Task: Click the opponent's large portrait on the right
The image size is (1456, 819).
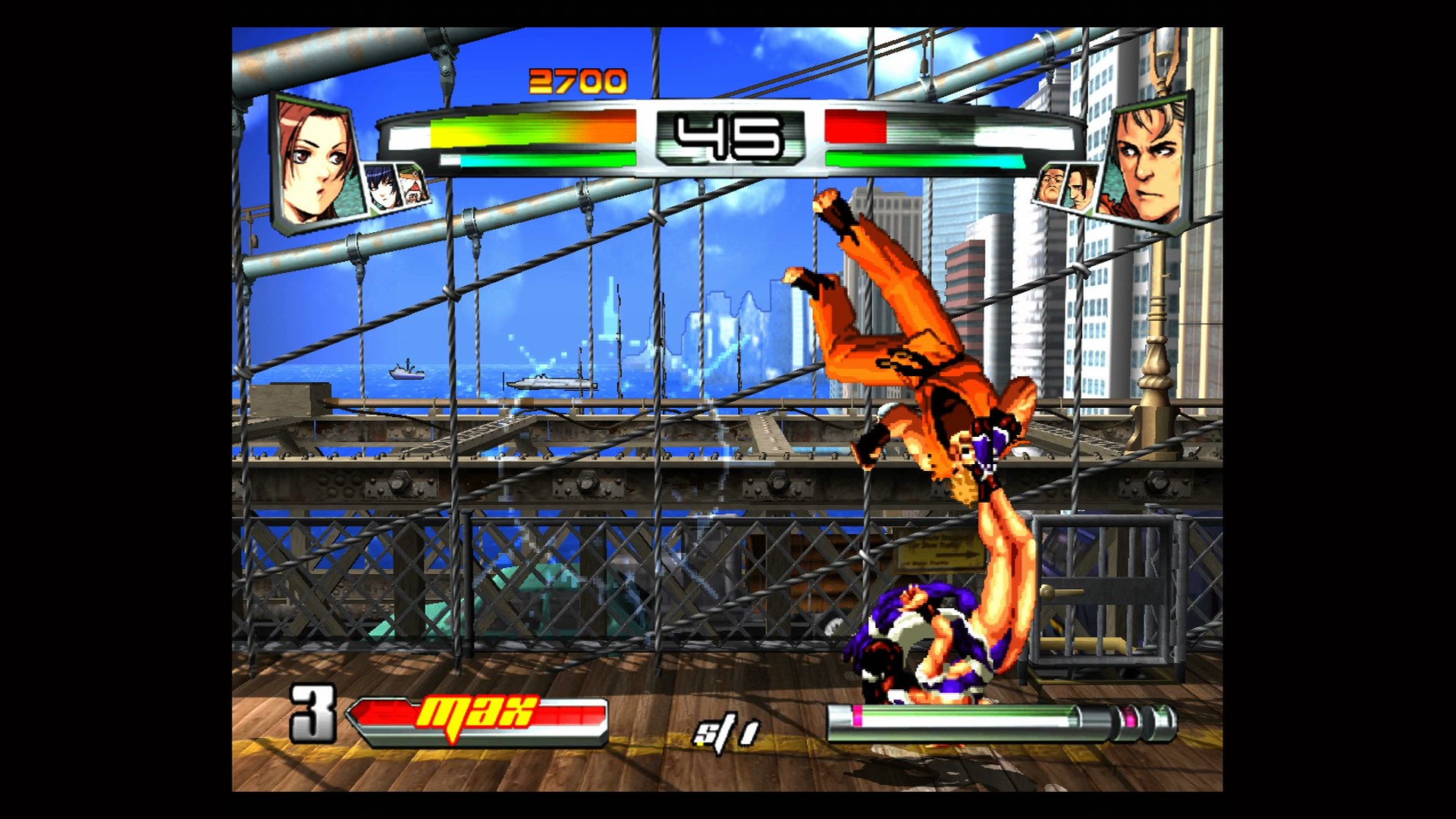Action: click(x=1150, y=161)
